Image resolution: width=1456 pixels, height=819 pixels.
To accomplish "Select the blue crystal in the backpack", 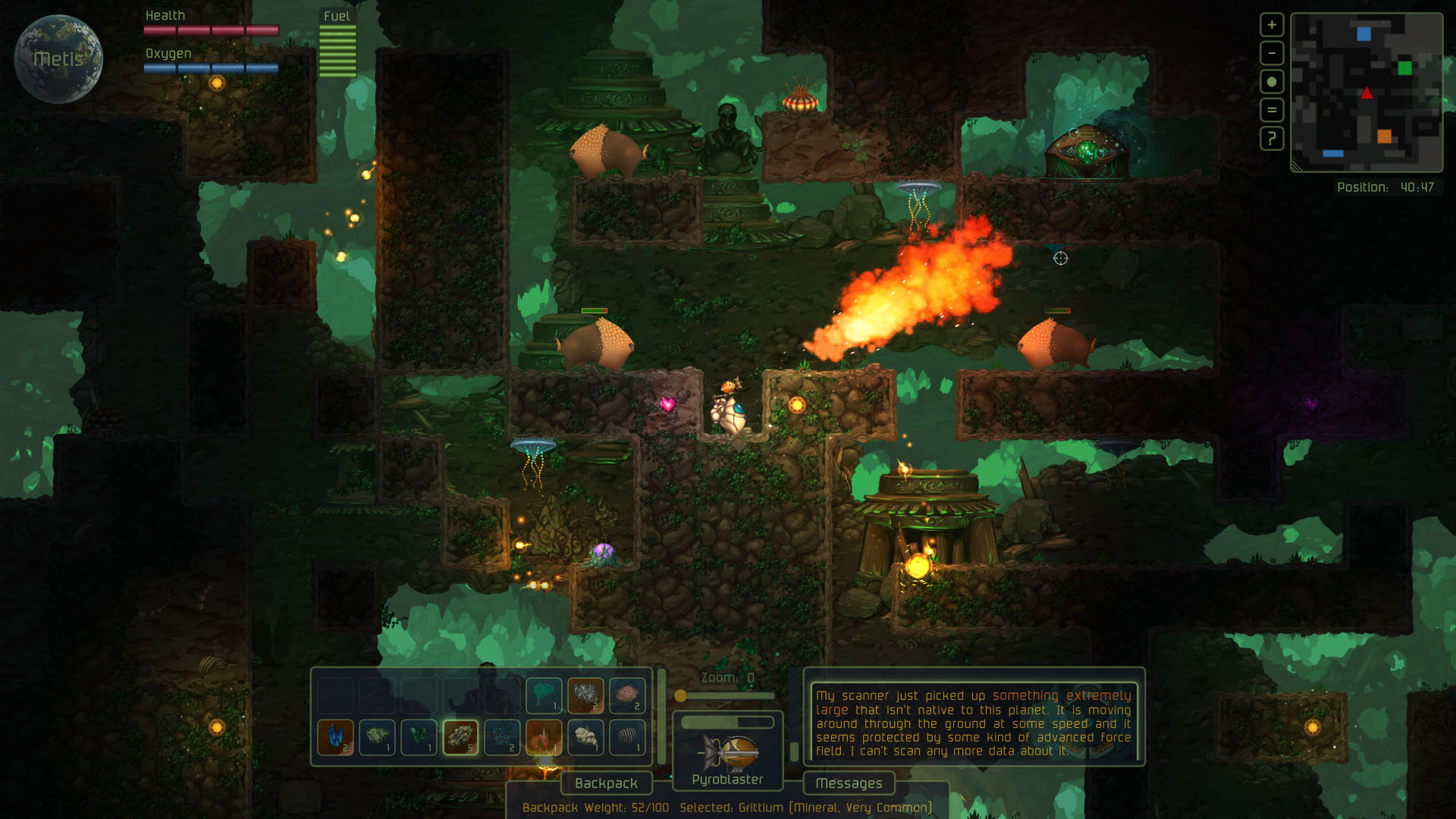I will pos(334,738).
